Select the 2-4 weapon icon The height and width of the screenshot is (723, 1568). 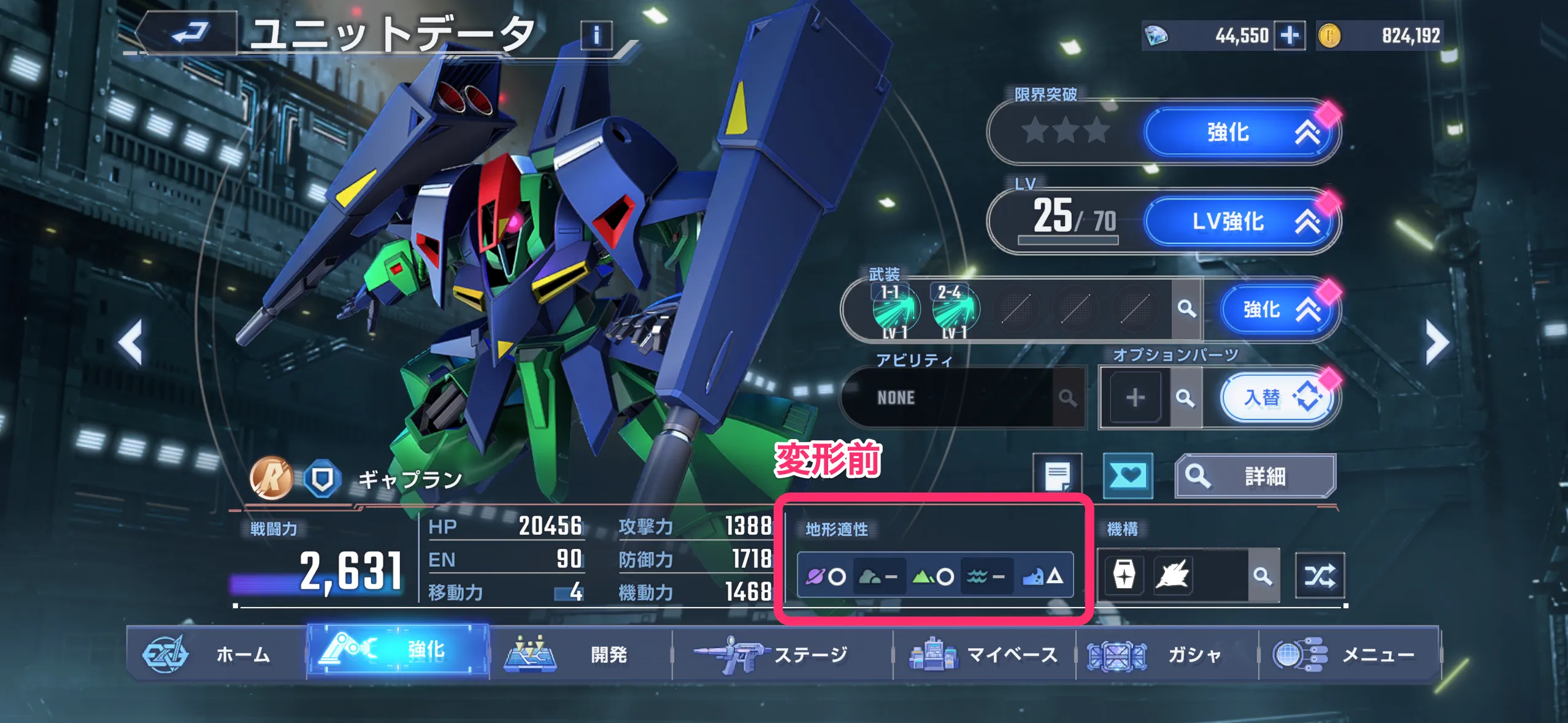coord(955,310)
